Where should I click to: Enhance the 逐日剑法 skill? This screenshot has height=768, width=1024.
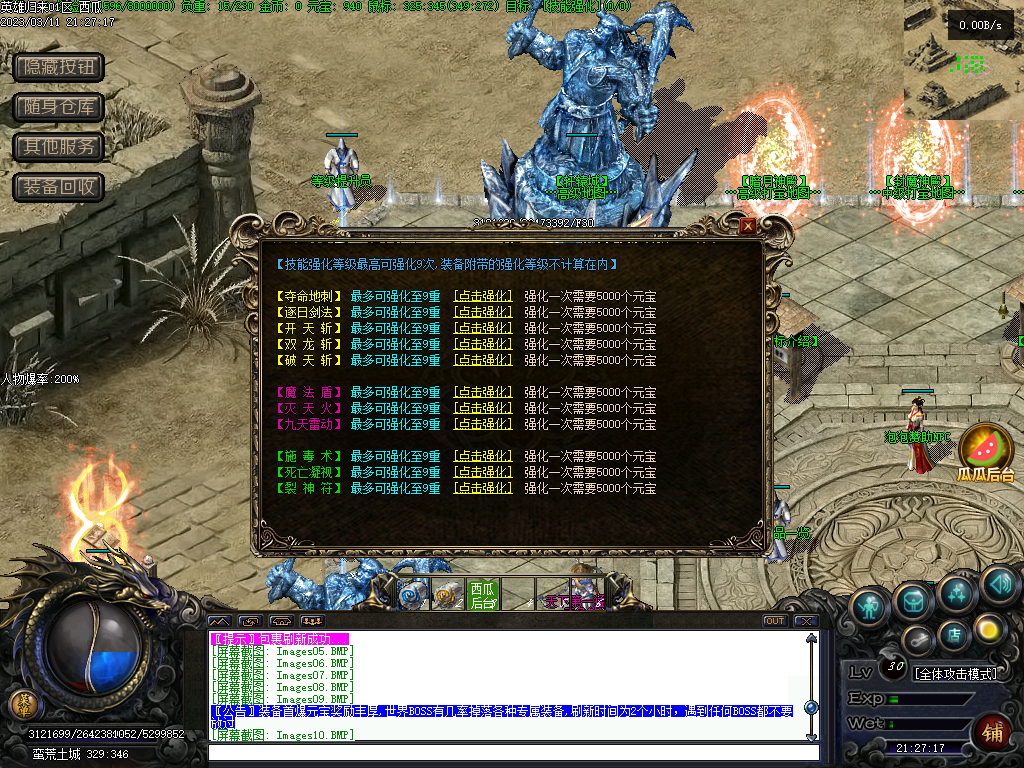pos(483,312)
